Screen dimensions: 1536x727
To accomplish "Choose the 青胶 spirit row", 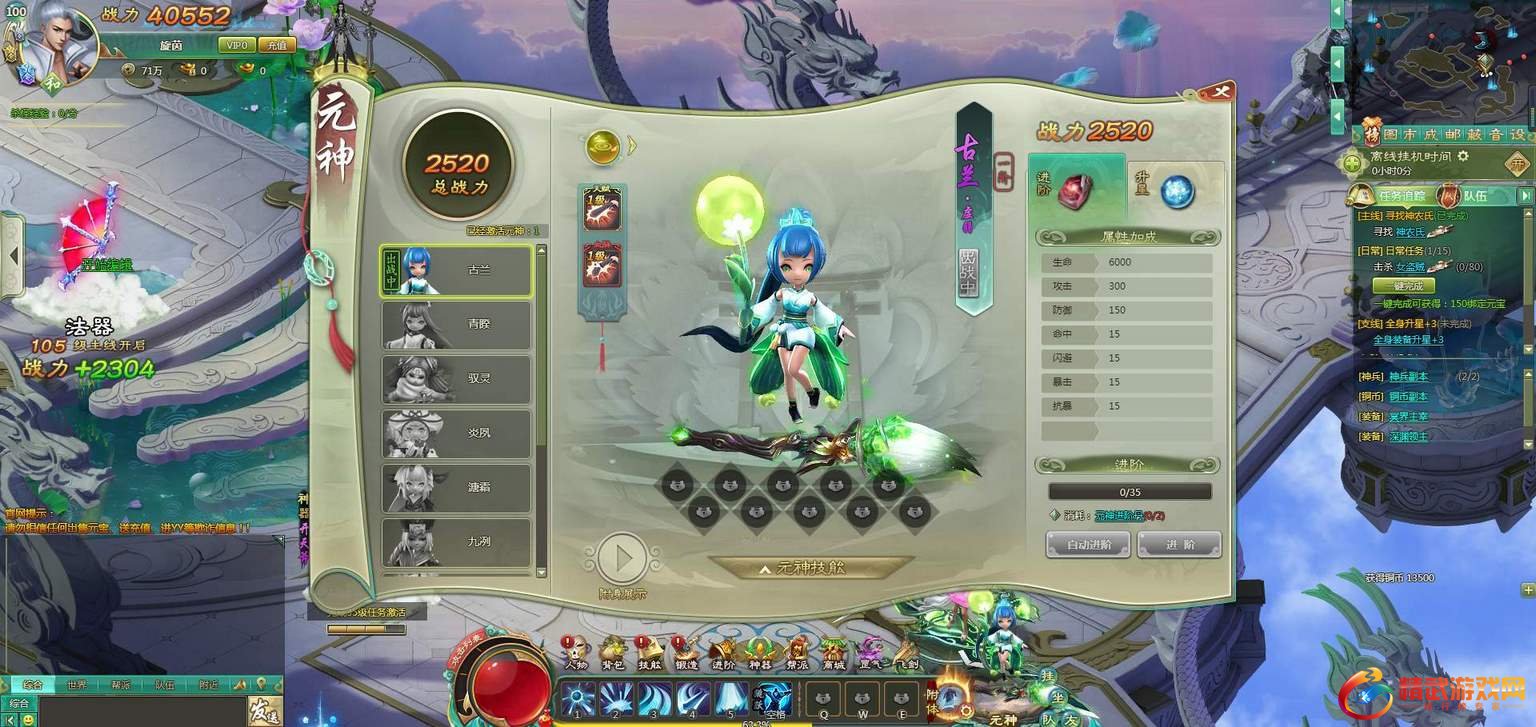I will pyautogui.click(x=456, y=325).
